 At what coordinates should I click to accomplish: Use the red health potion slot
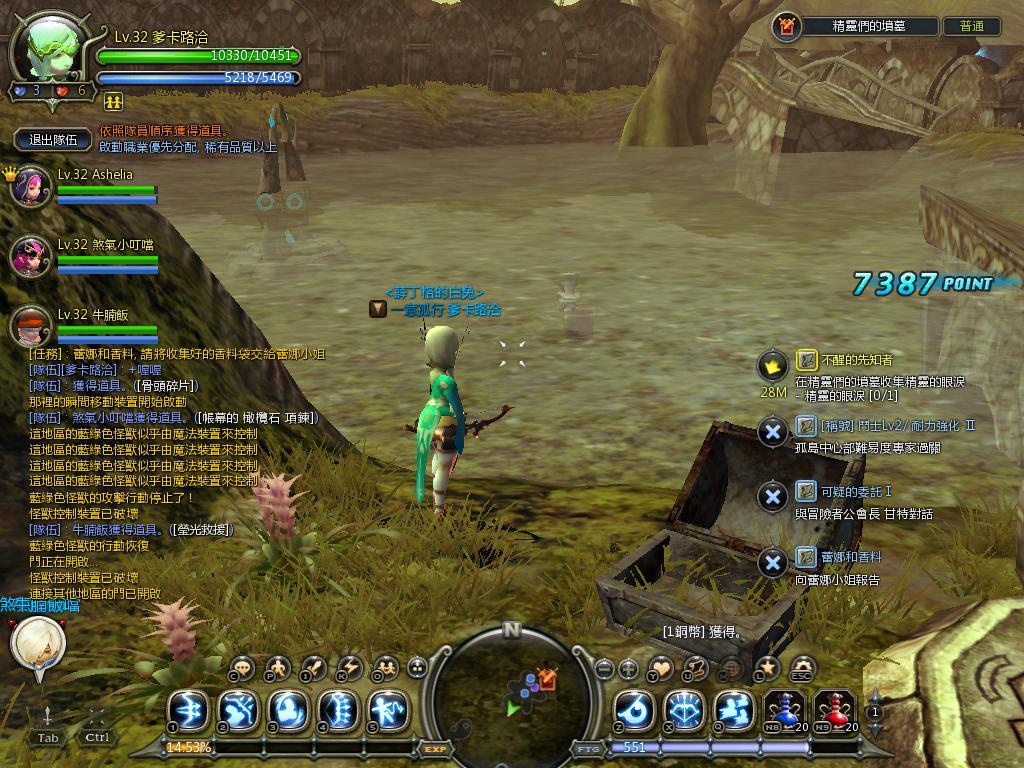[x=834, y=711]
